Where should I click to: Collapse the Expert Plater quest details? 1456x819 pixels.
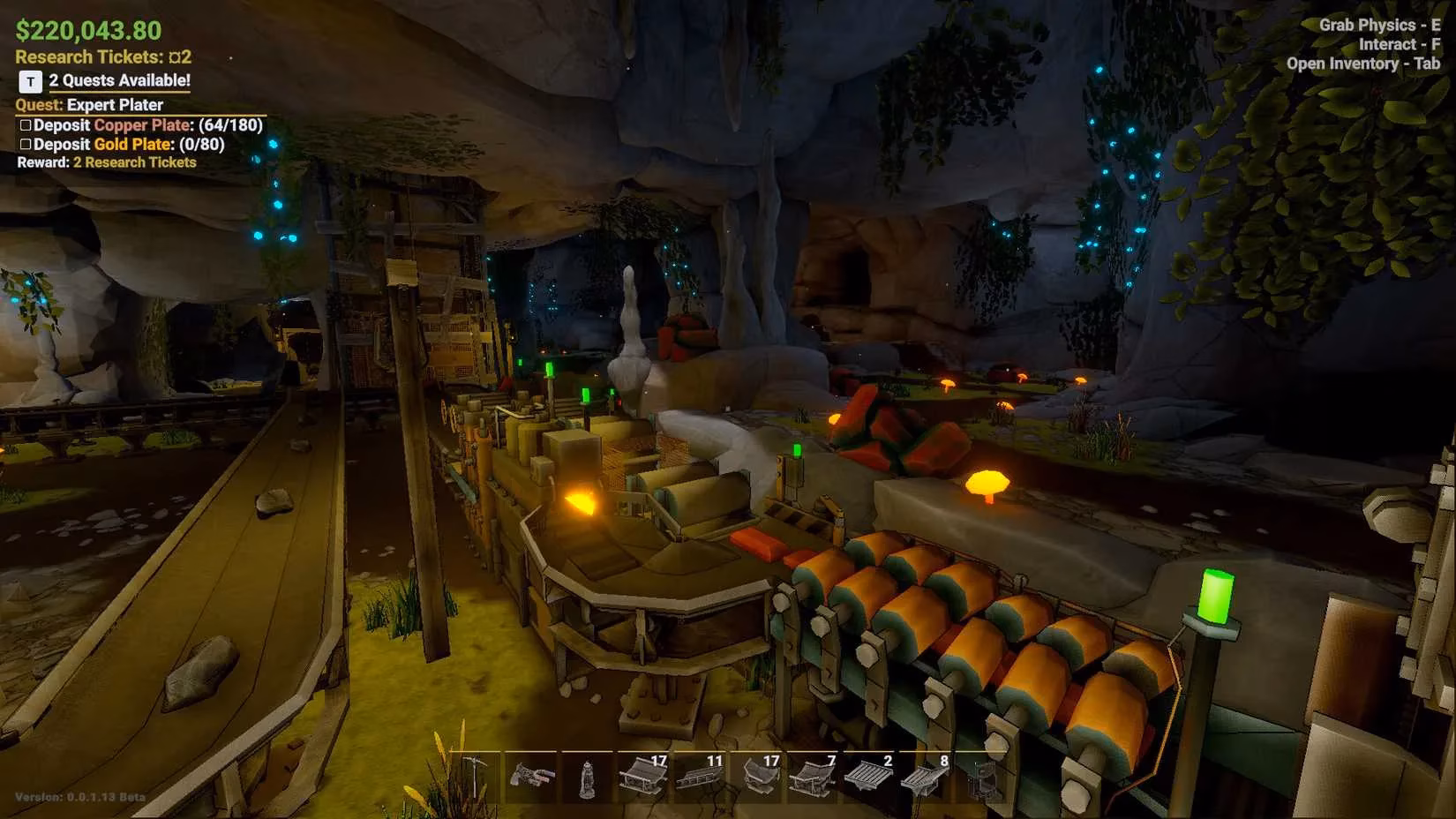coord(89,104)
